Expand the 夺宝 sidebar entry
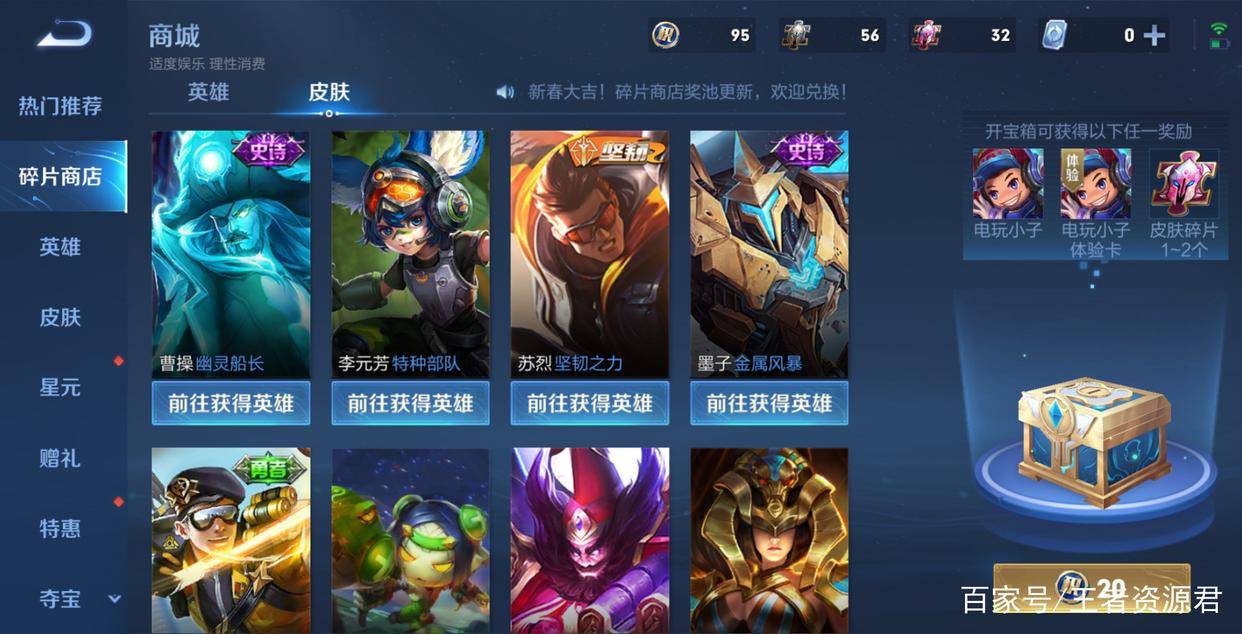This screenshot has width=1242, height=634. point(62,599)
